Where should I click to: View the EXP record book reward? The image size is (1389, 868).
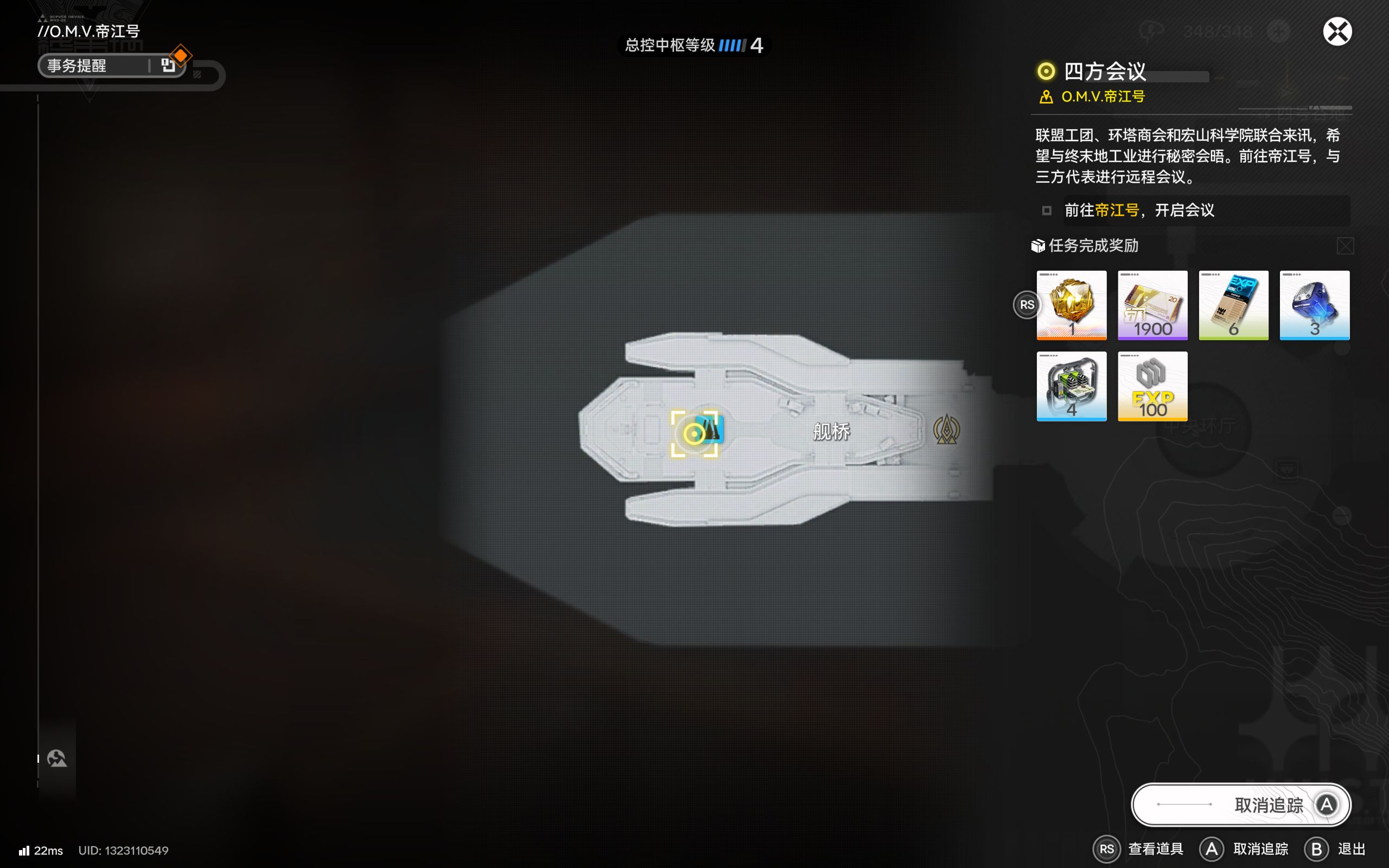[x=1233, y=305]
